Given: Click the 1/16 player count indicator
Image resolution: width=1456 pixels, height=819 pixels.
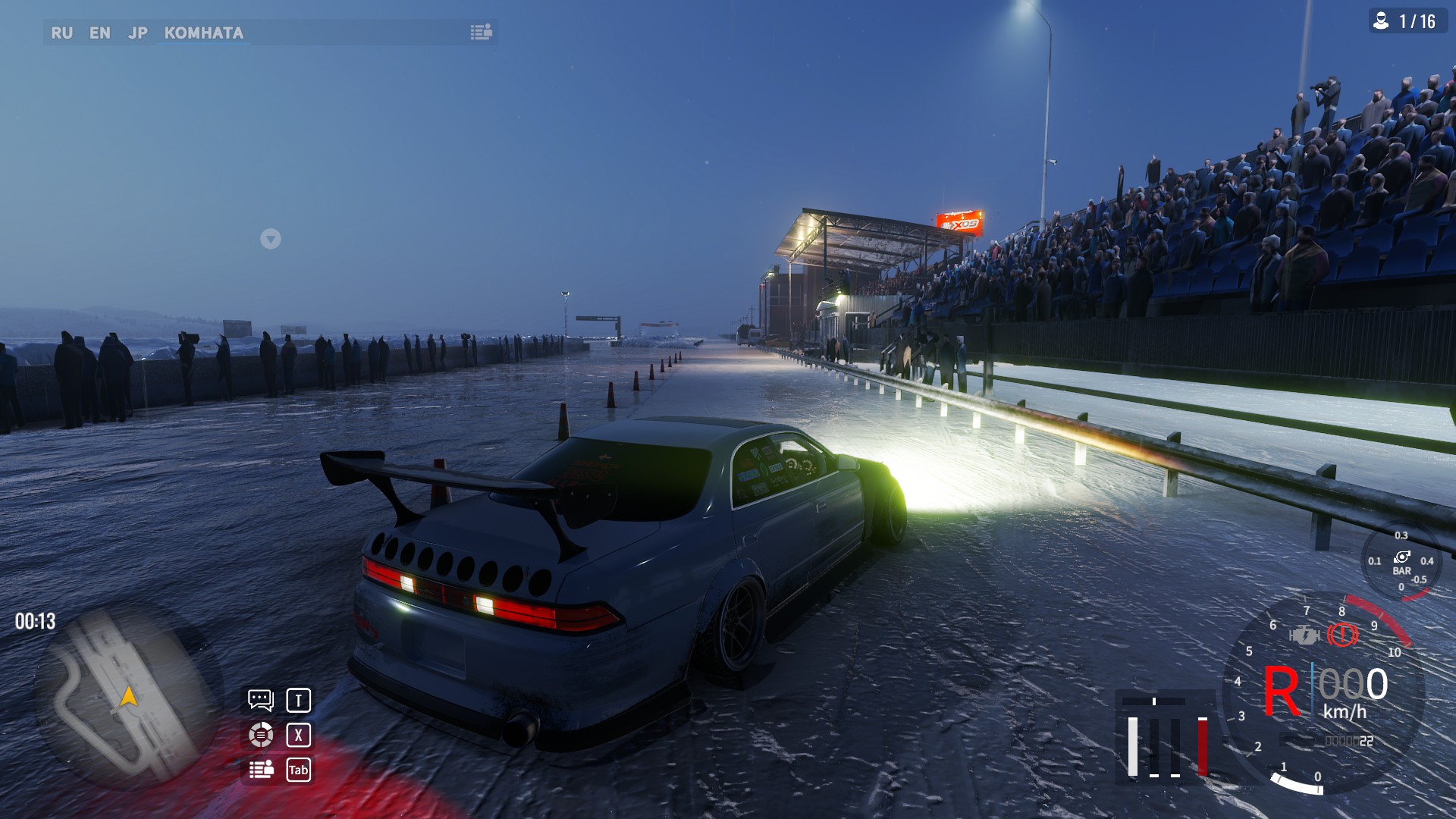Looking at the screenshot, I should 1407,21.
